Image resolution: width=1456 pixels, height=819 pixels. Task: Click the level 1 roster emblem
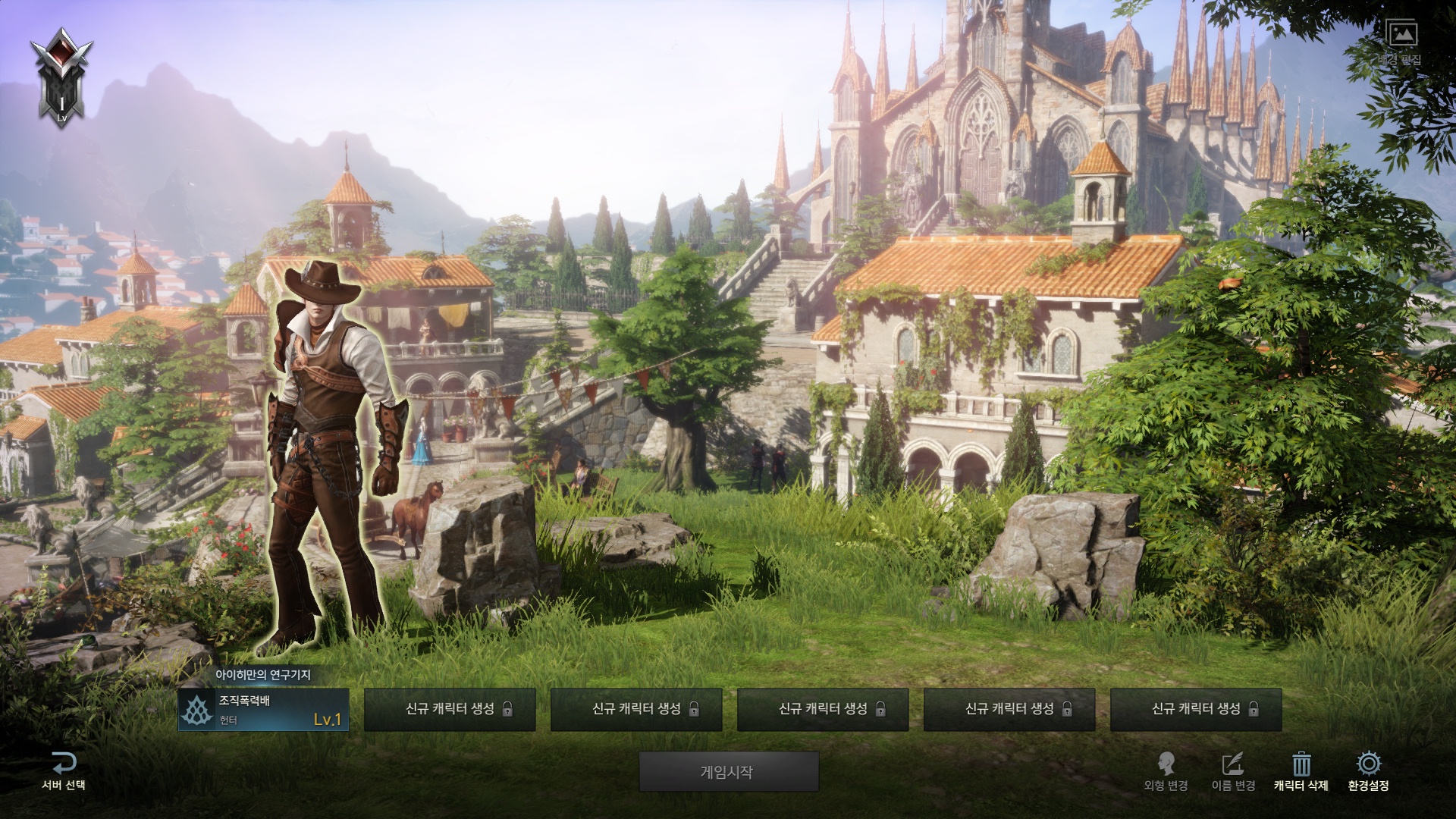coord(61,77)
